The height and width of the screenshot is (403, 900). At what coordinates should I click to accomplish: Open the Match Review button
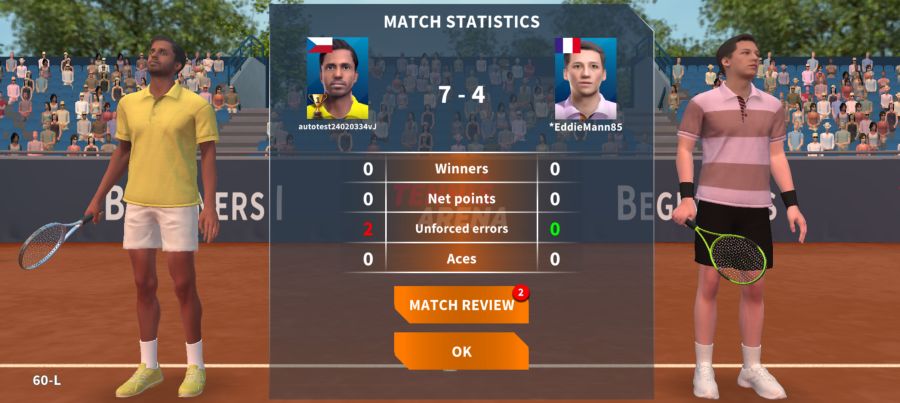click(461, 305)
